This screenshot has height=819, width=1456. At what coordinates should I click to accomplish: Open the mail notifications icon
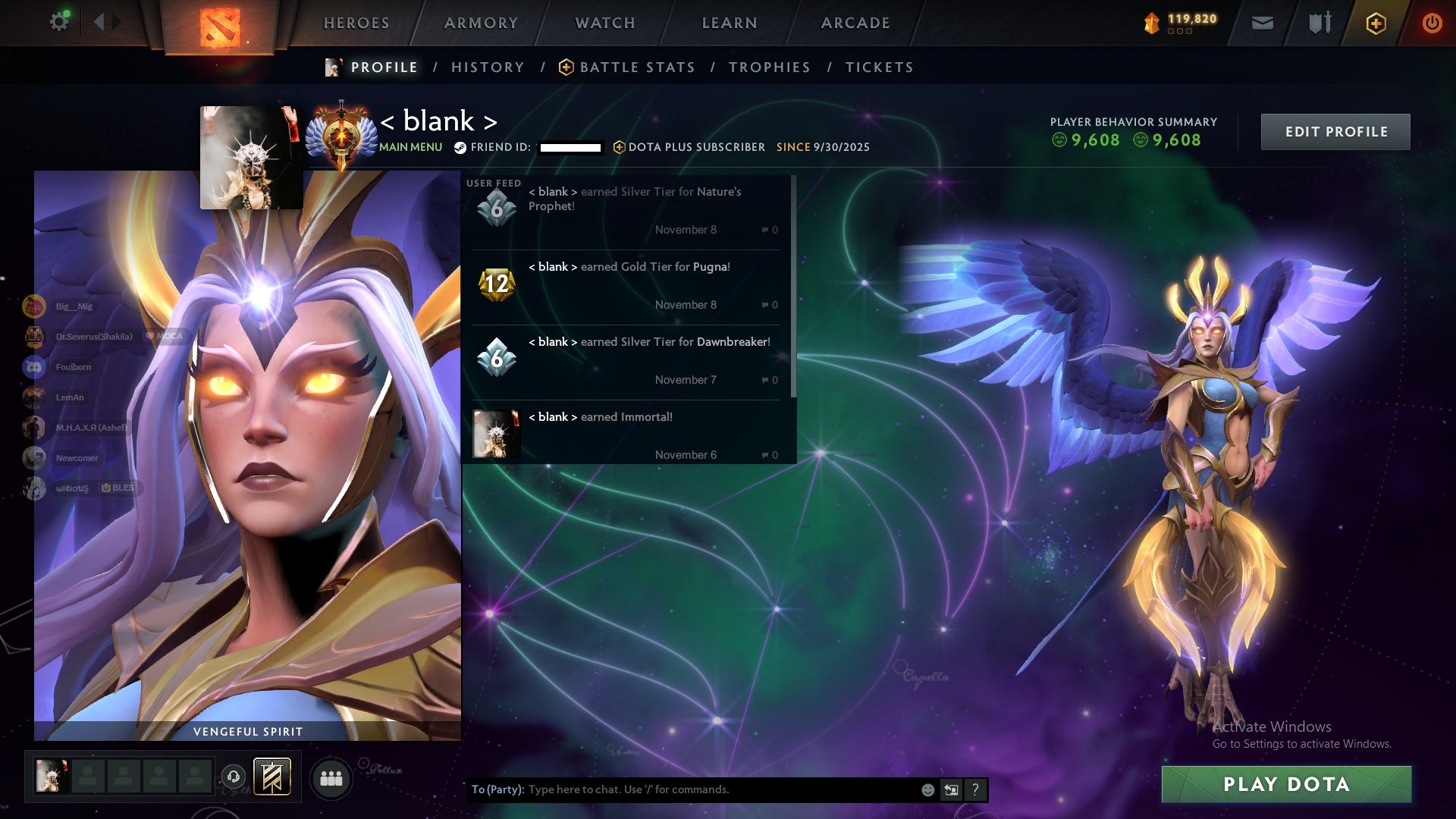click(x=1262, y=23)
